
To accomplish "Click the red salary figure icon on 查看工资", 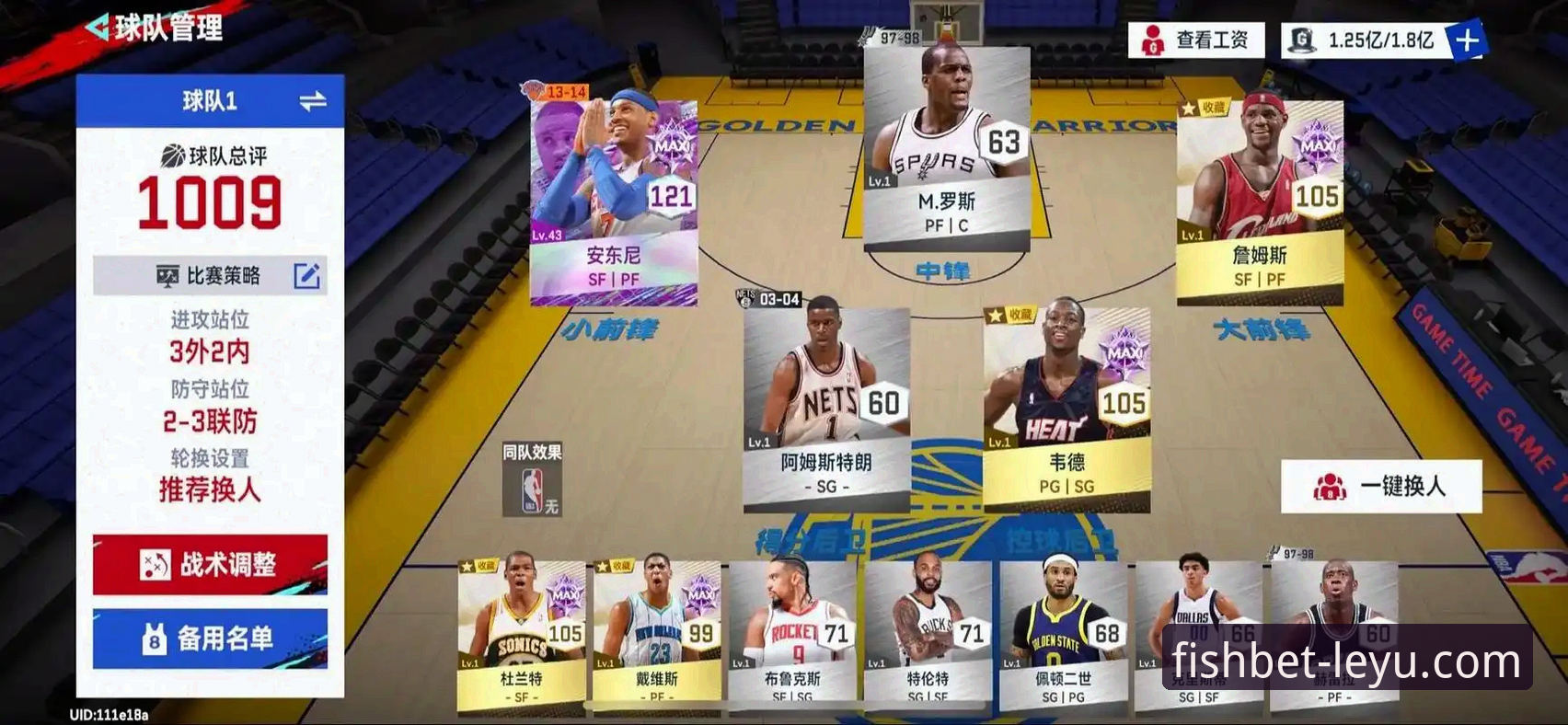I will point(1150,38).
